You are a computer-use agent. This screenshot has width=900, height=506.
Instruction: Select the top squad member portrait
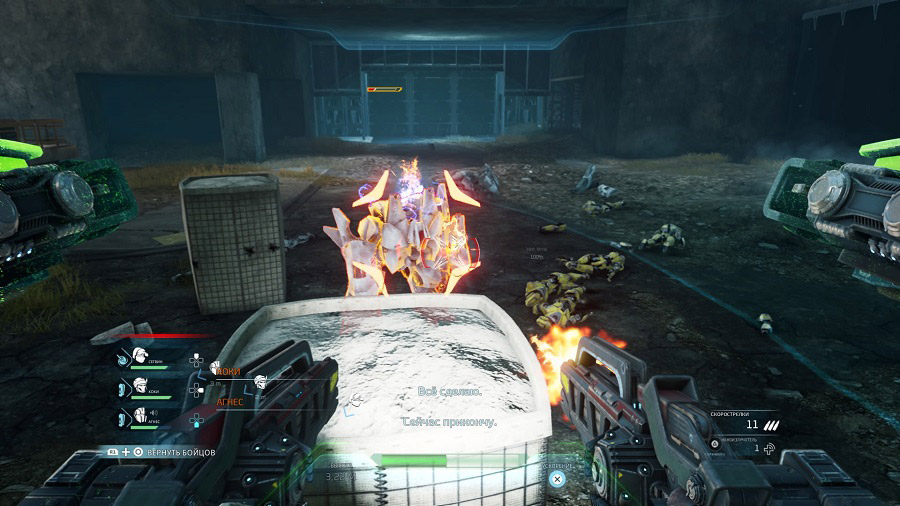coord(141,358)
